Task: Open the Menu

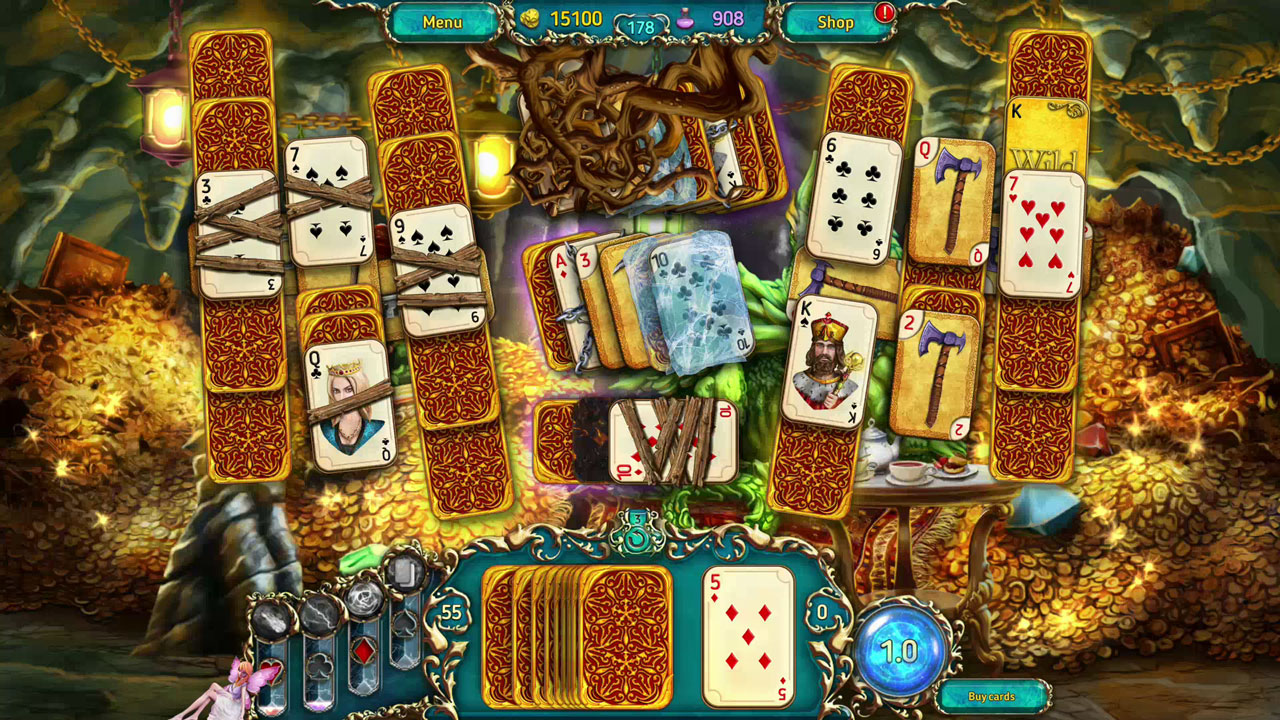Action: pyautogui.click(x=443, y=22)
